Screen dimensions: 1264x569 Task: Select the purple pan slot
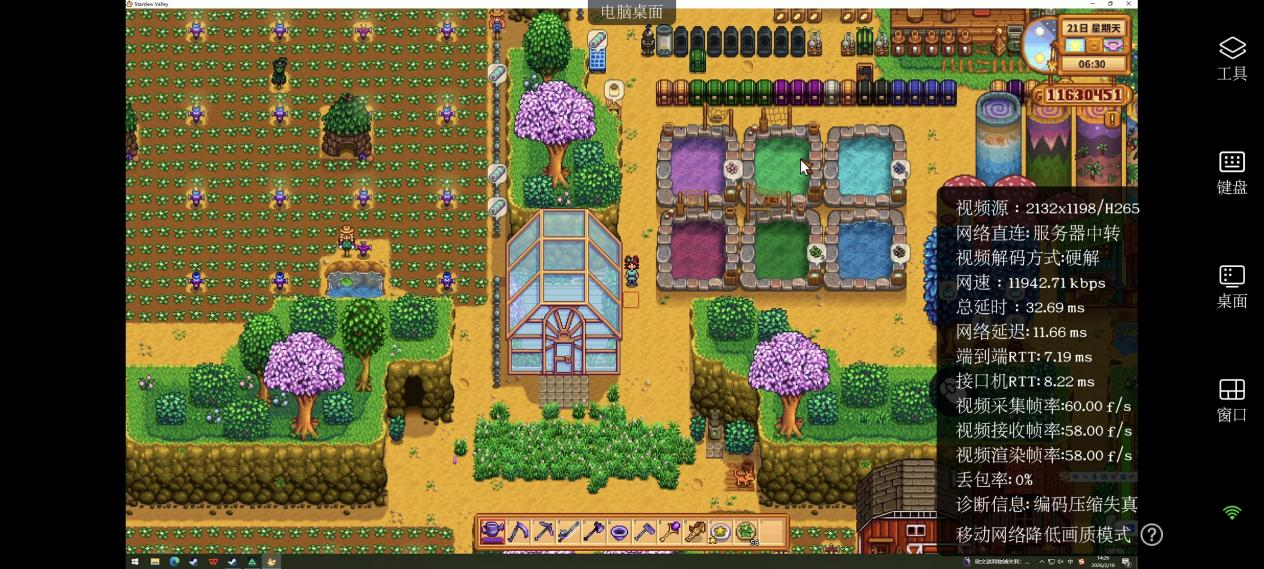(619, 532)
